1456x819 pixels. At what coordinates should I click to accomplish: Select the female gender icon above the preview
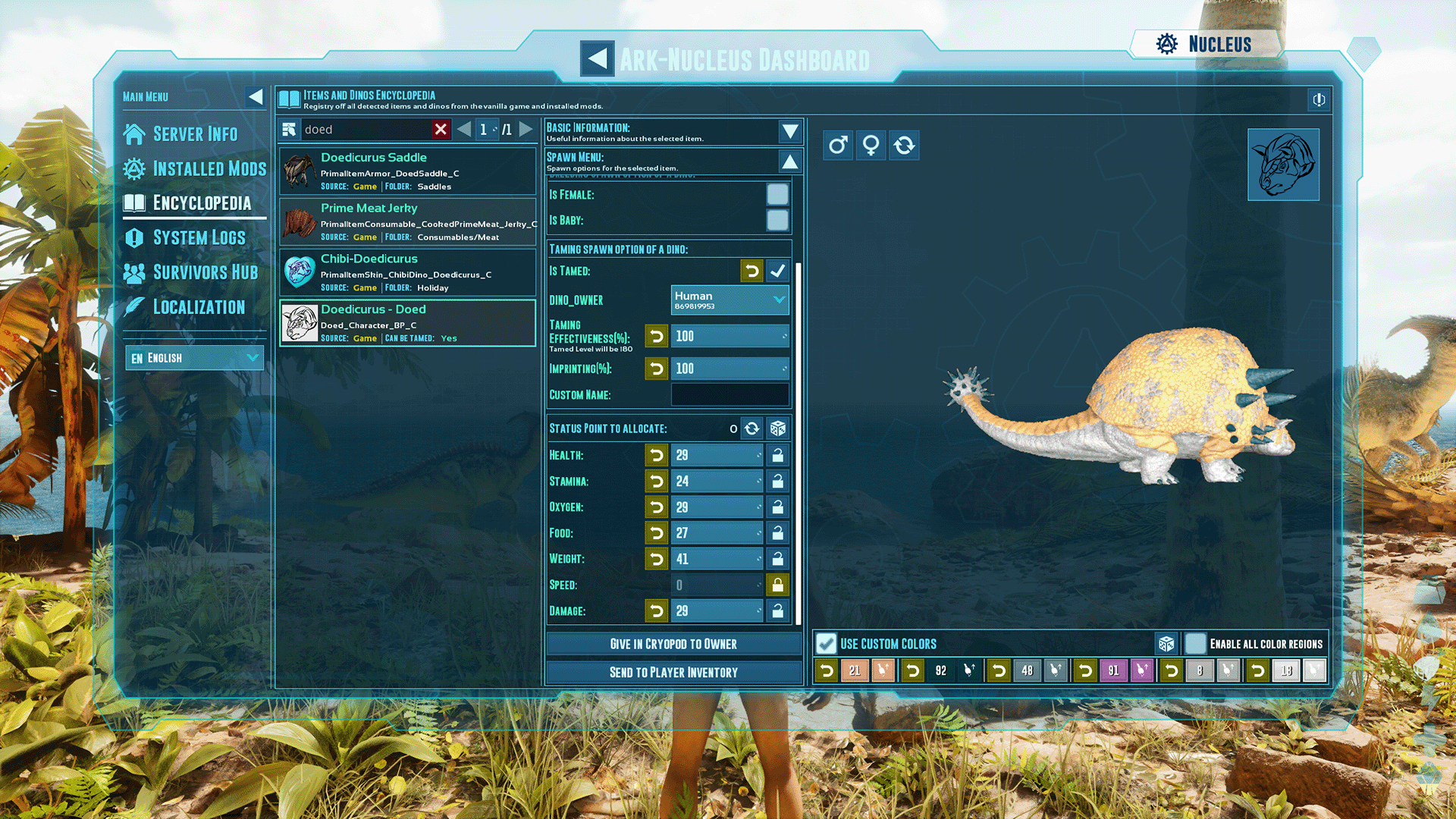[871, 145]
